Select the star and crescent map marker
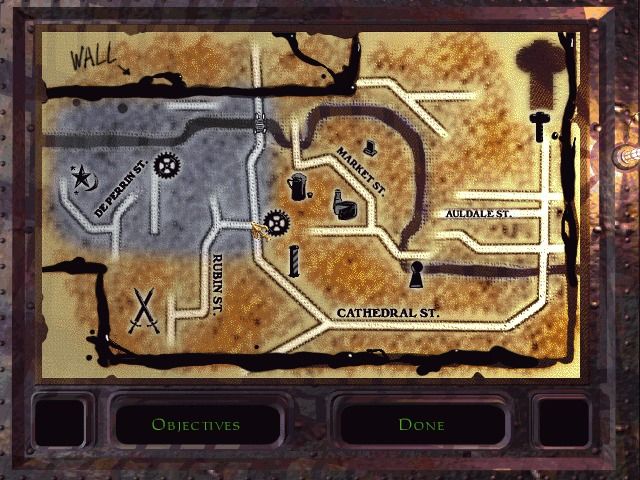Viewport: 640px width, 480px height. (x=81, y=180)
